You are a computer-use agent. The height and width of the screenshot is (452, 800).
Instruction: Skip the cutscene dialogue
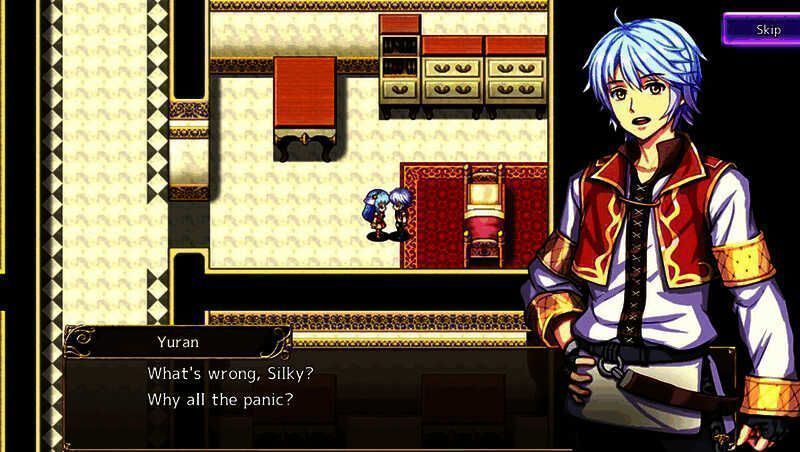tap(765, 29)
